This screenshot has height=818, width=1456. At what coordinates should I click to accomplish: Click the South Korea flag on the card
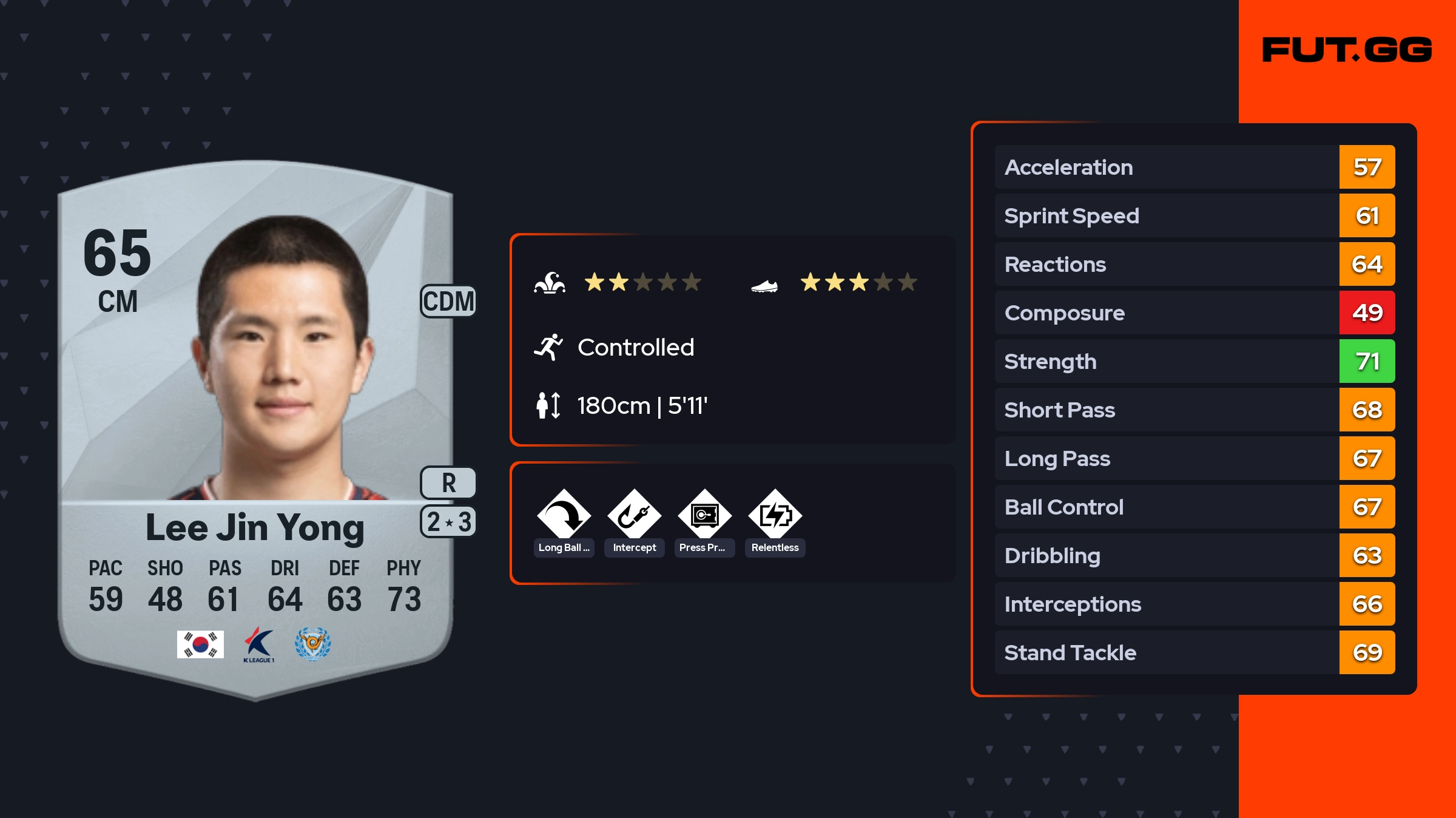coord(200,644)
